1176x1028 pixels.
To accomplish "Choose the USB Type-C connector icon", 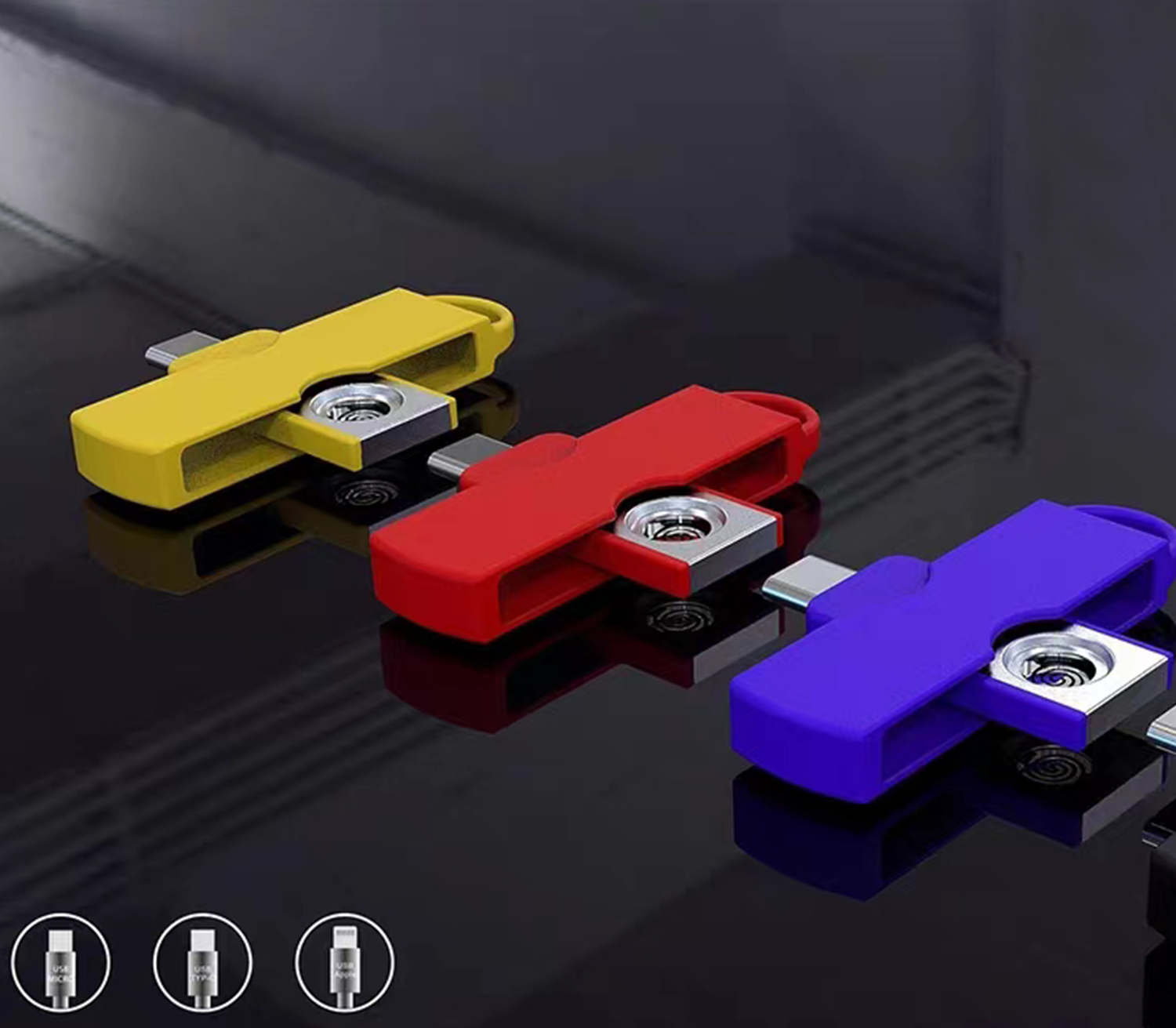I will click(x=203, y=961).
